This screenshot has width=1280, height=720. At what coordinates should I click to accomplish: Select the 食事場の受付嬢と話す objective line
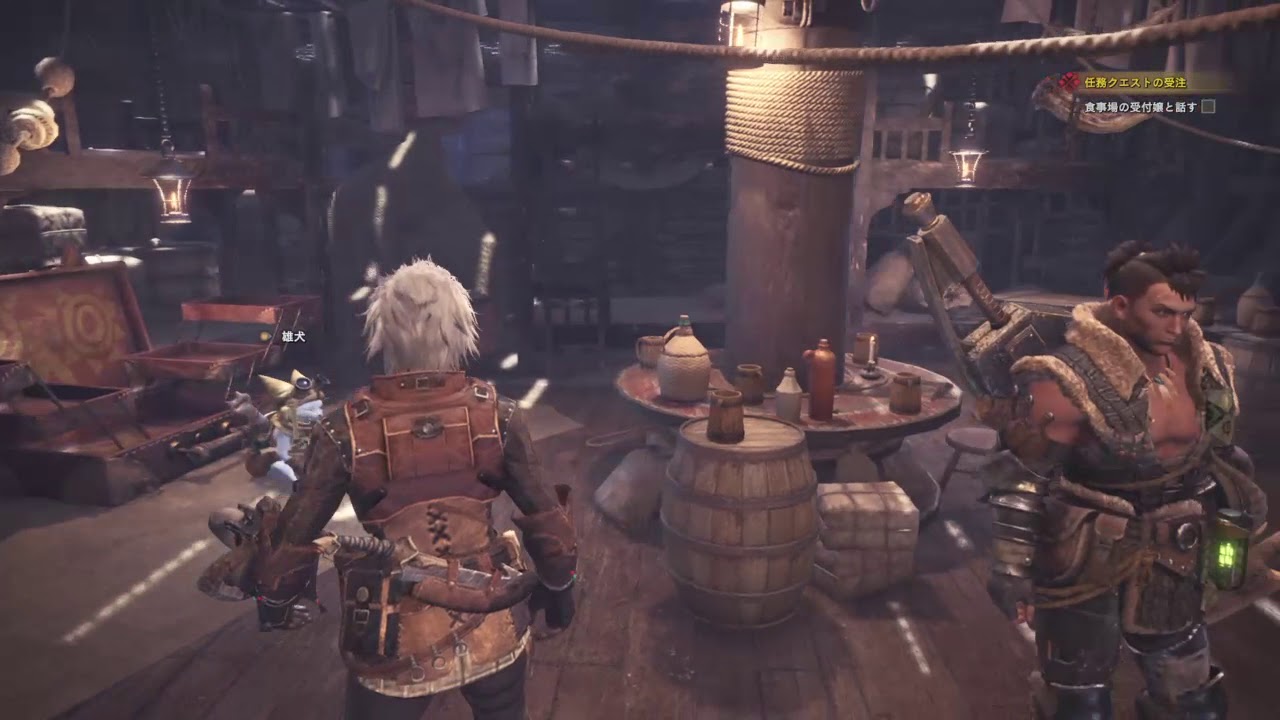coord(1140,106)
